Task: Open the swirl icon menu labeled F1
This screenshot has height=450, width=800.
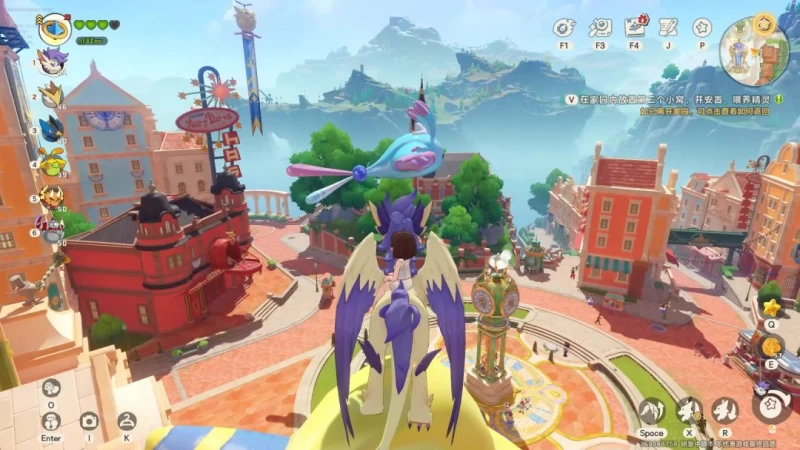Action: coord(565,27)
